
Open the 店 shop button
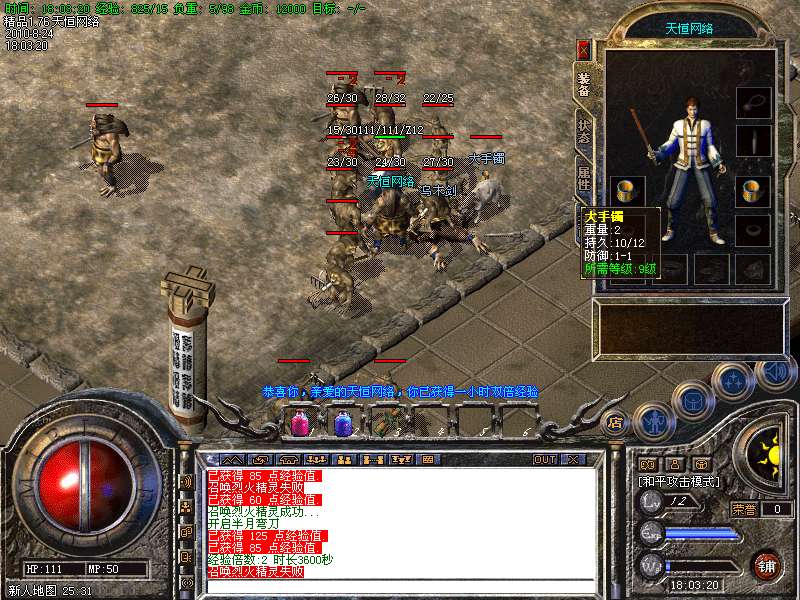[616, 421]
